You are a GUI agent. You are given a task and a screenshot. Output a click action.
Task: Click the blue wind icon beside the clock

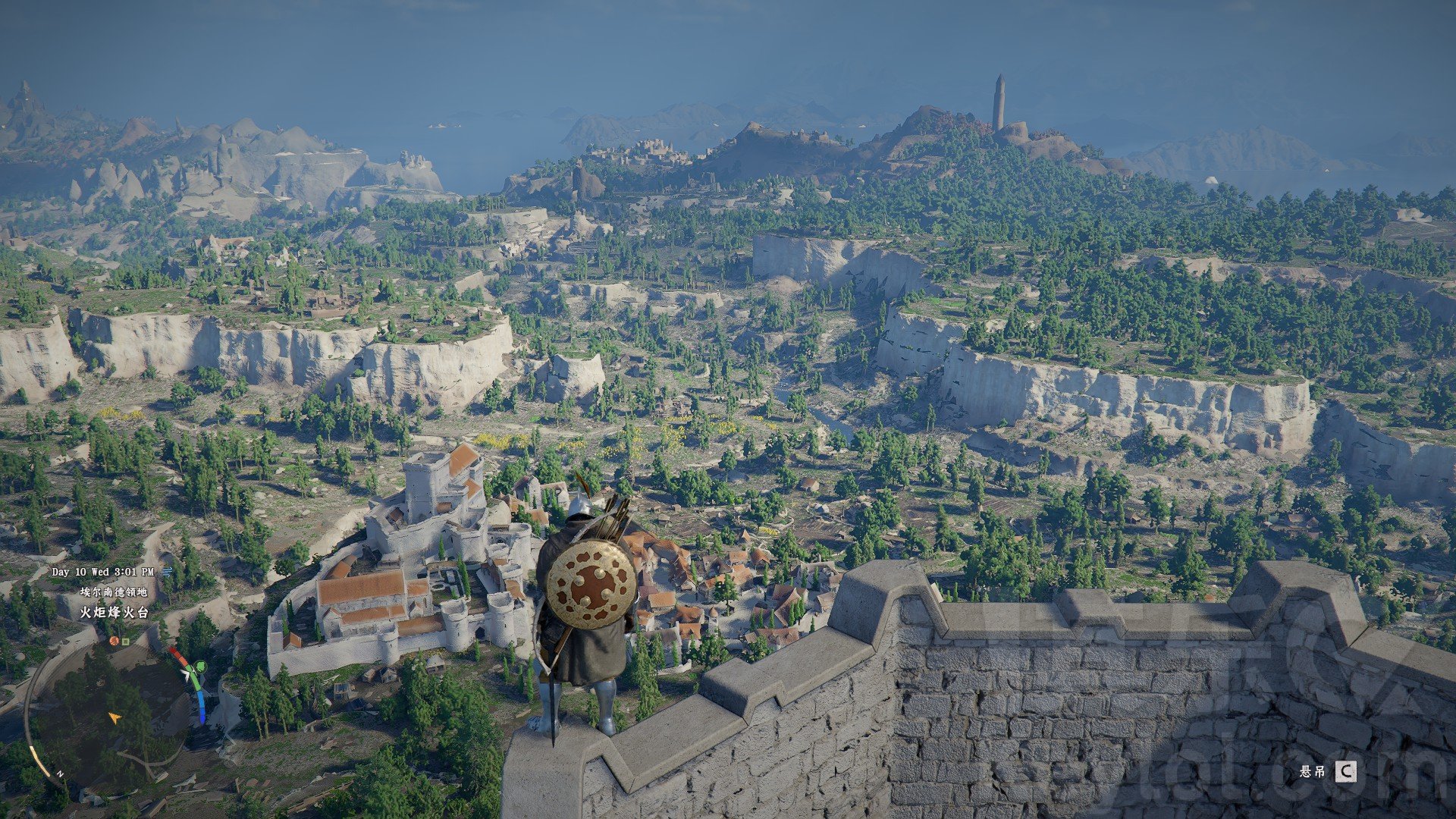[x=166, y=572]
